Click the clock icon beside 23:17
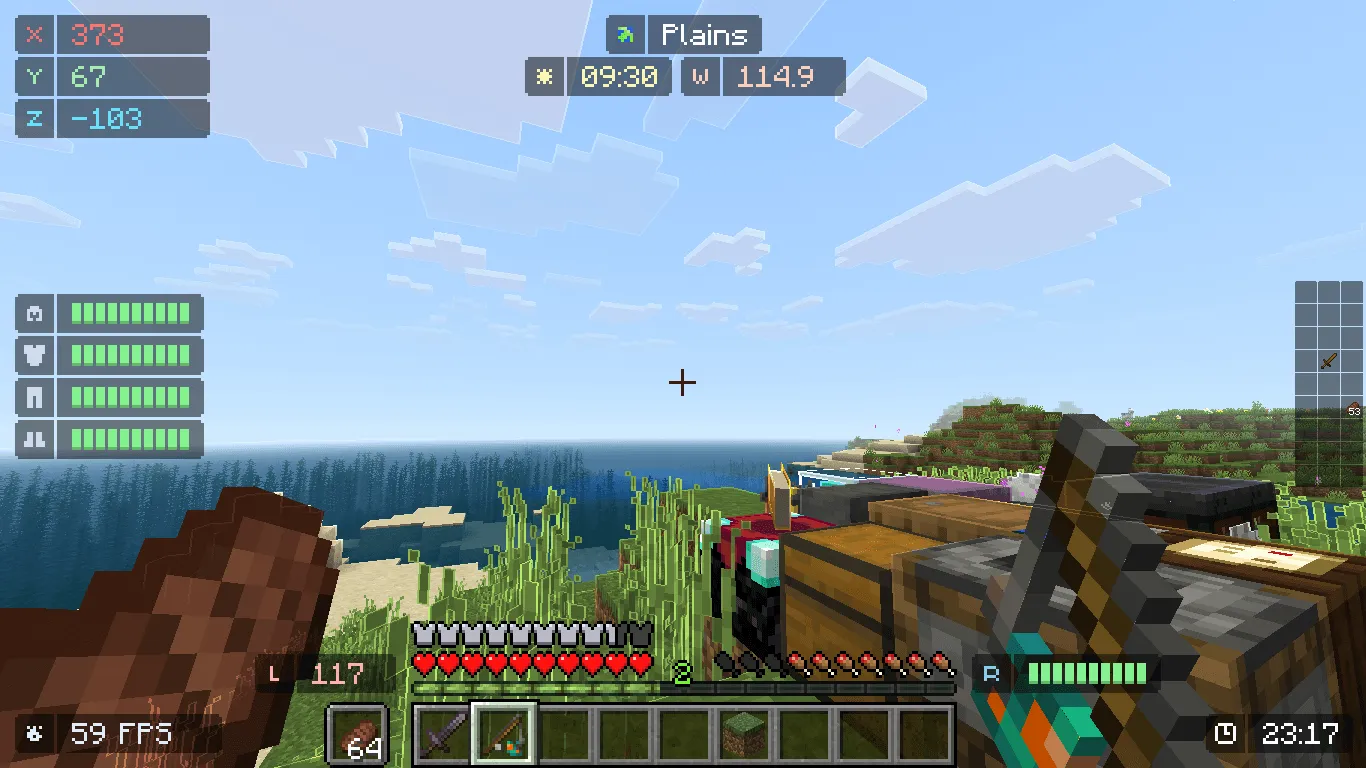 pos(1228,733)
